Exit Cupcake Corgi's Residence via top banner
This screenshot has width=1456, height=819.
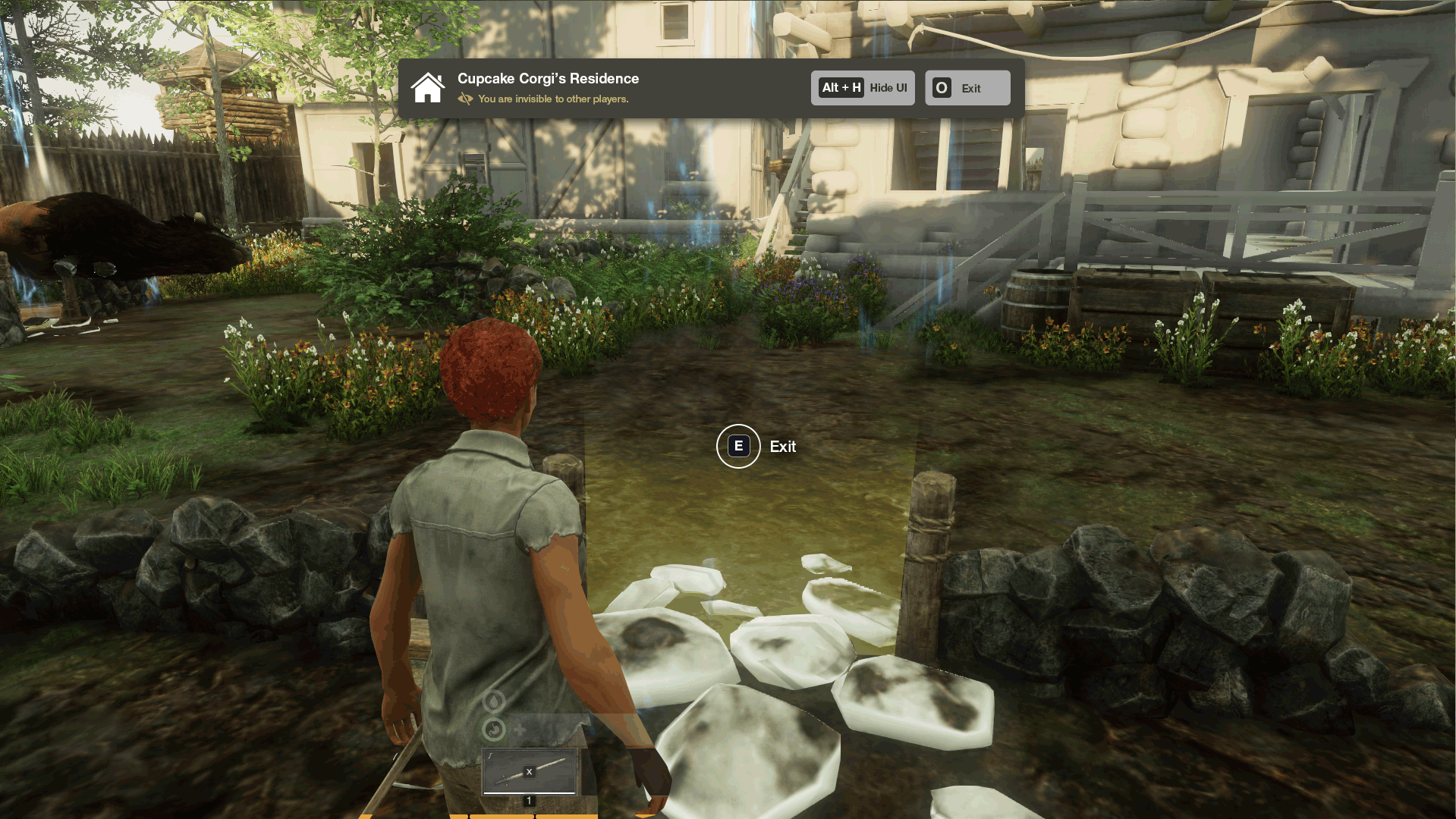pos(967,88)
